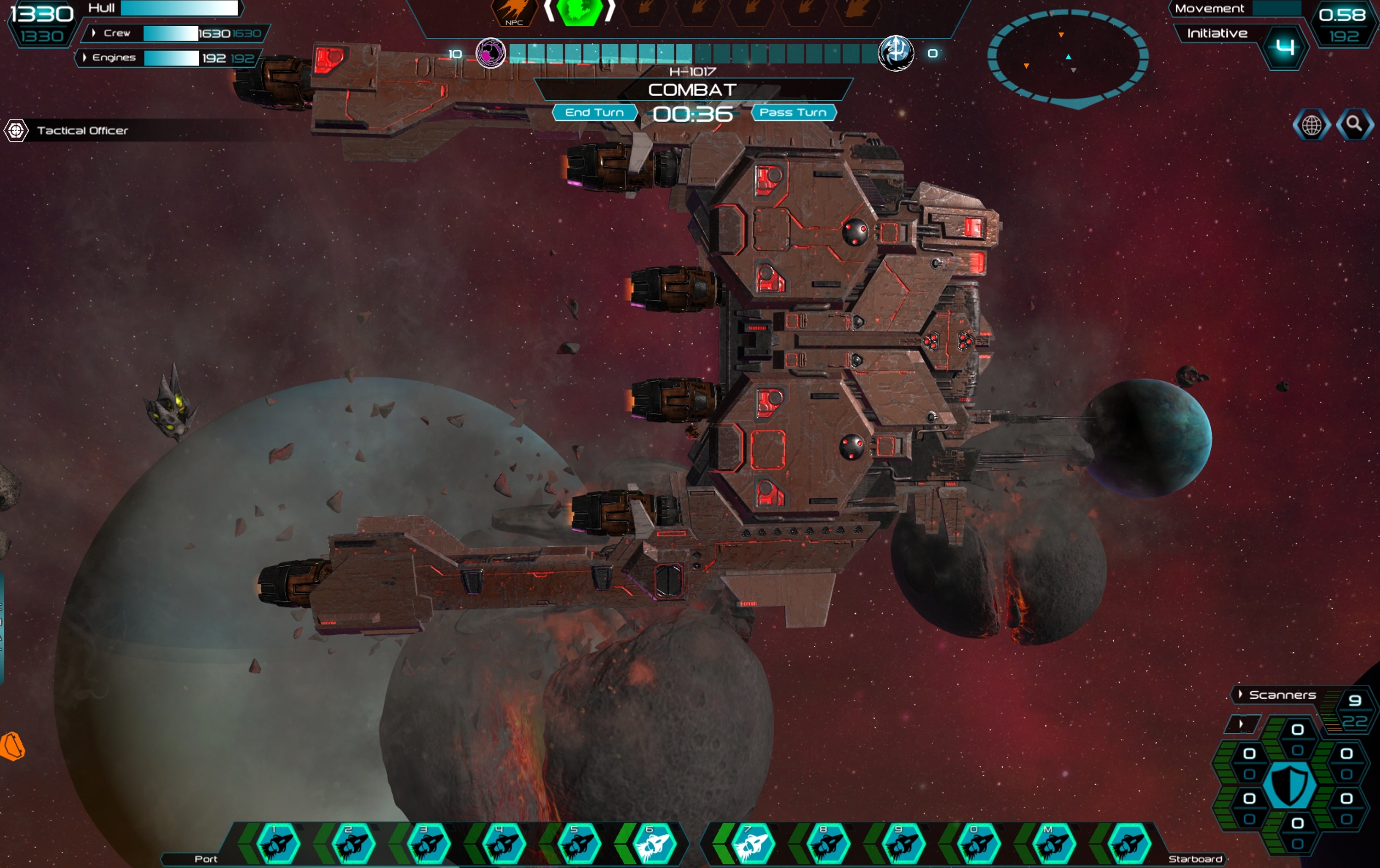Select the green active ship turn-order hexagon
Screen dimensions: 1380x868
pyautogui.click(x=580, y=11)
